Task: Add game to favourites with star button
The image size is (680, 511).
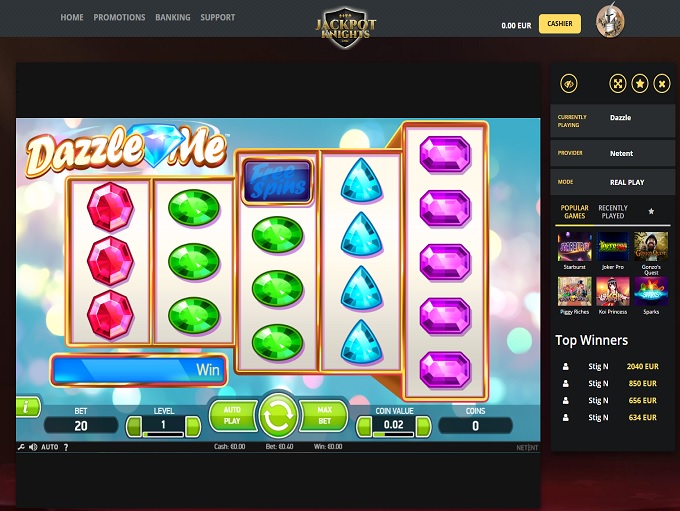Action: coord(640,84)
